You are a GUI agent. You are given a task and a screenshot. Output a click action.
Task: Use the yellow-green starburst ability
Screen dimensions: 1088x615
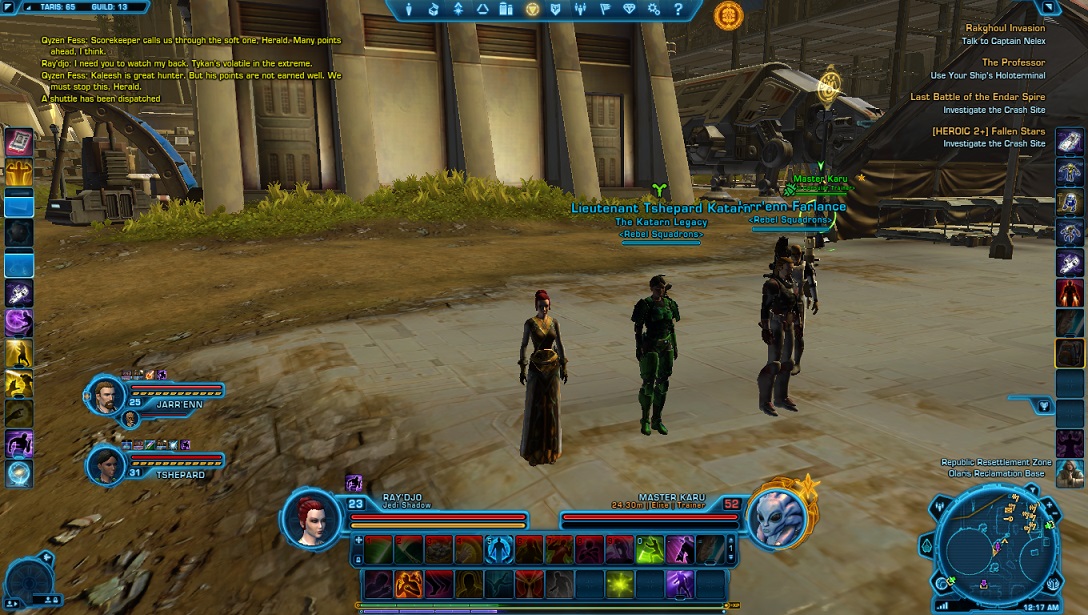(x=620, y=583)
